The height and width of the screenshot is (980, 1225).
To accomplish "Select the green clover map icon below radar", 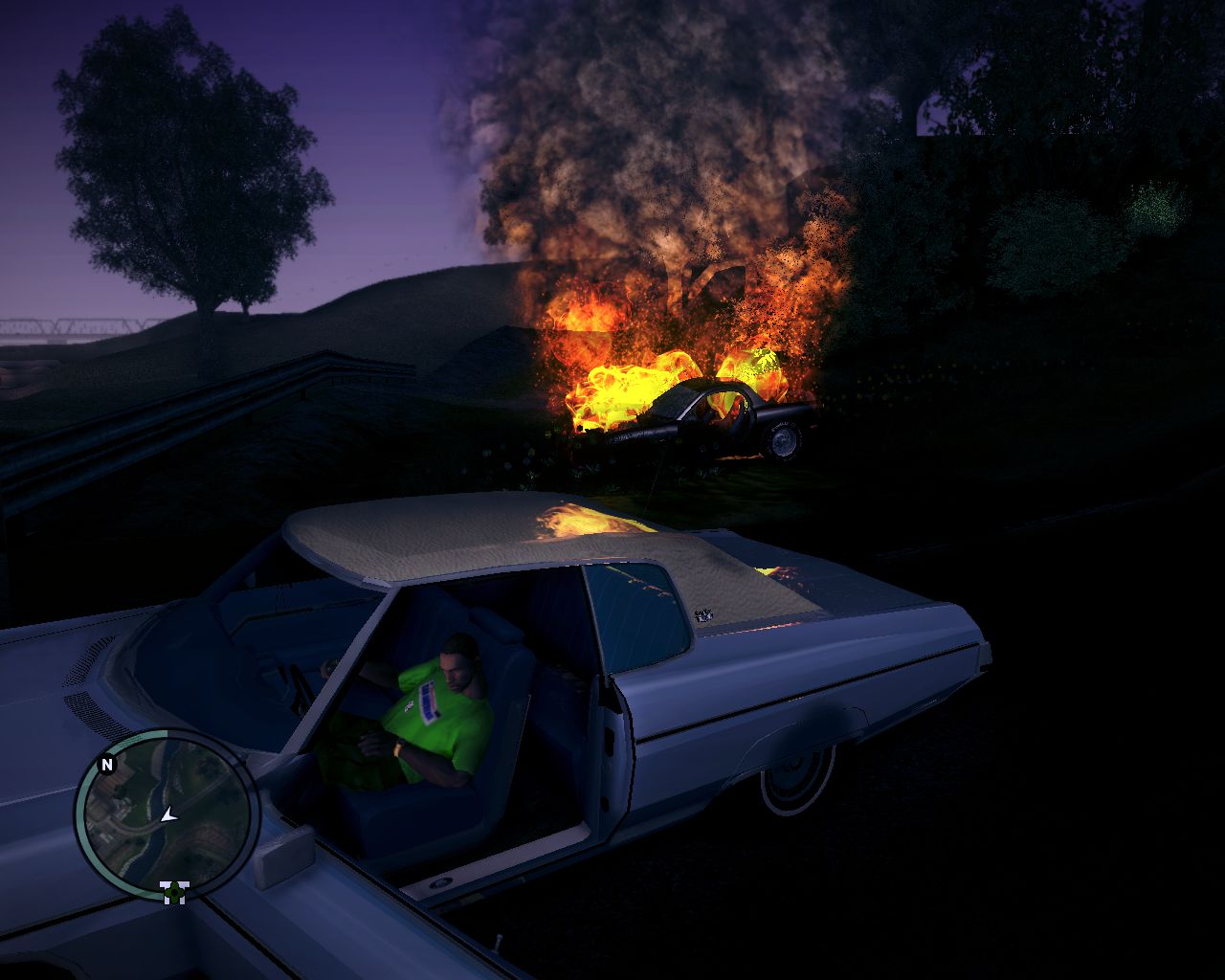I will (174, 892).
